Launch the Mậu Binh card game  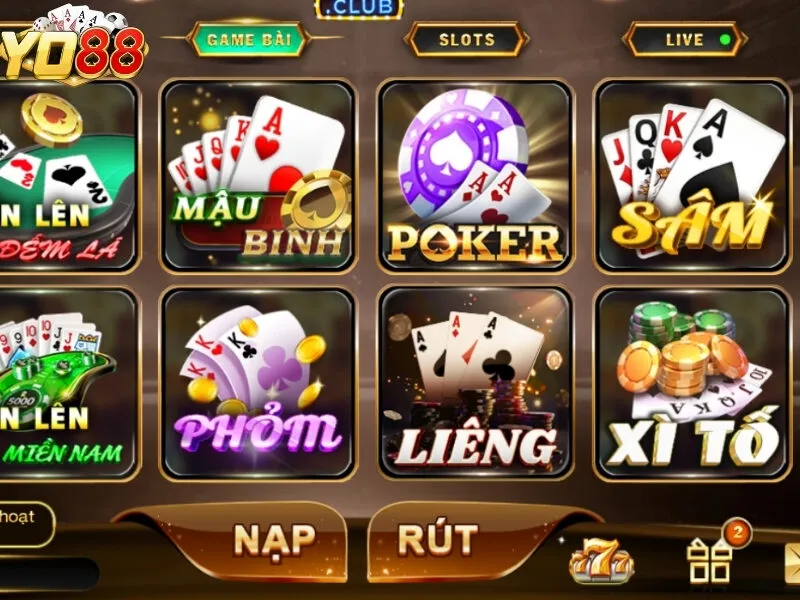pyautogui.click(x=259, y=176)
